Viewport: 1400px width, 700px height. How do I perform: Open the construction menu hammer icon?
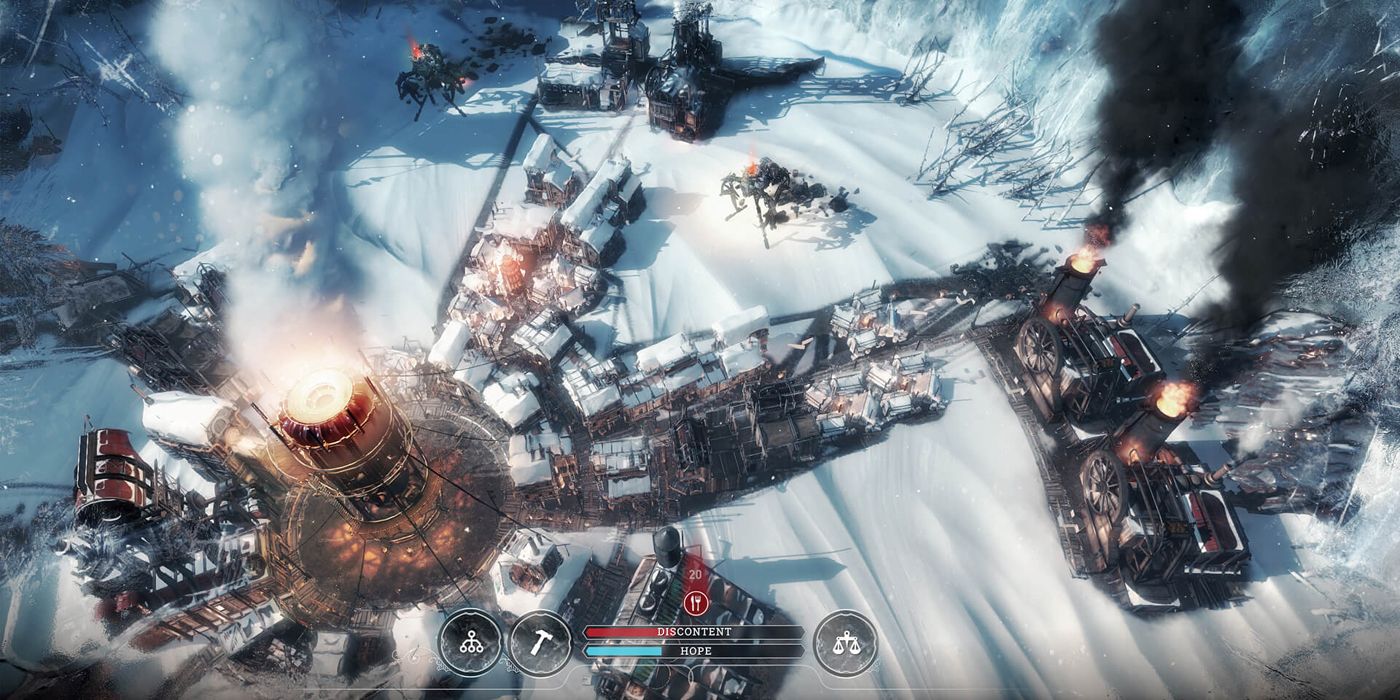click(541, 642)
